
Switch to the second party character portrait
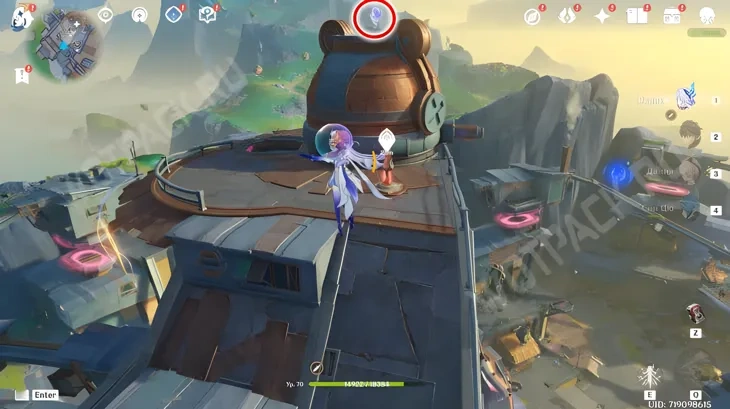pyautogui.click(x=690, y=135)
